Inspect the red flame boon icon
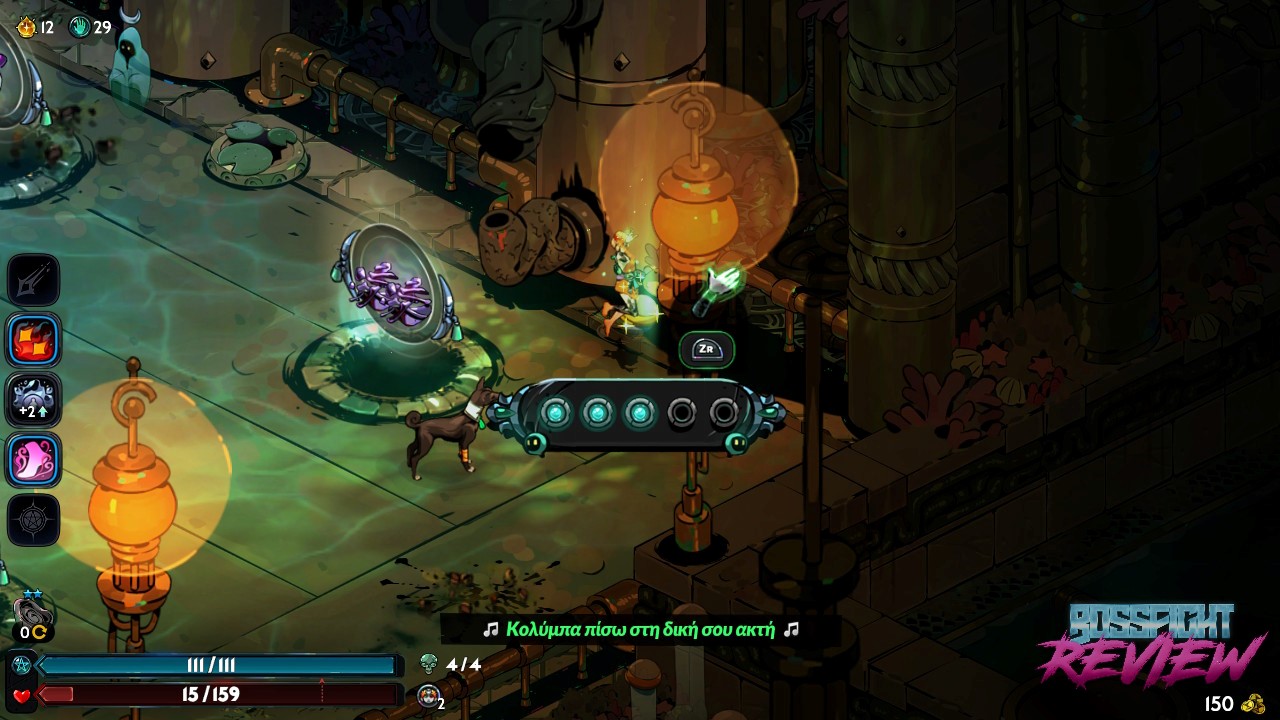Screen dimensions: 1280x720 (x=34, y=340)
